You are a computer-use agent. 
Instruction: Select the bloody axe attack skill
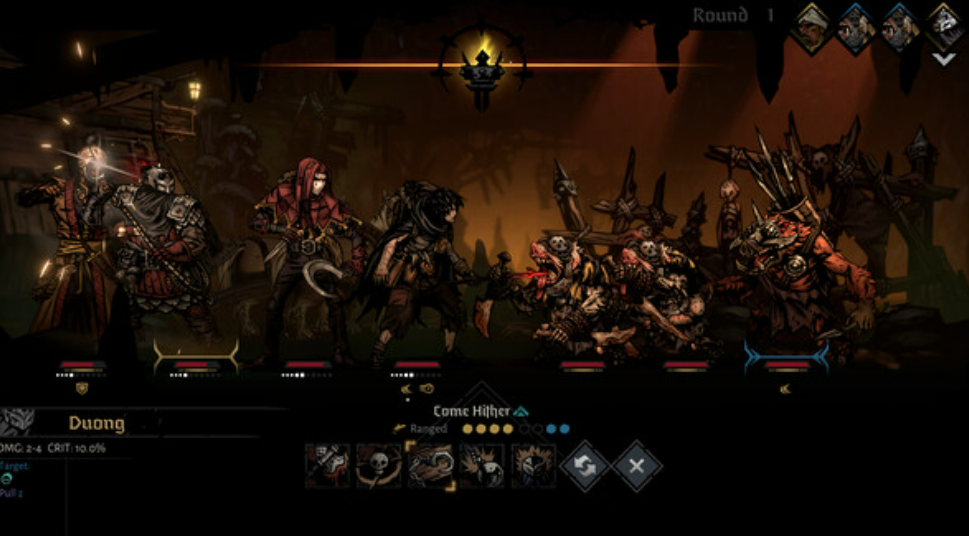328,466
